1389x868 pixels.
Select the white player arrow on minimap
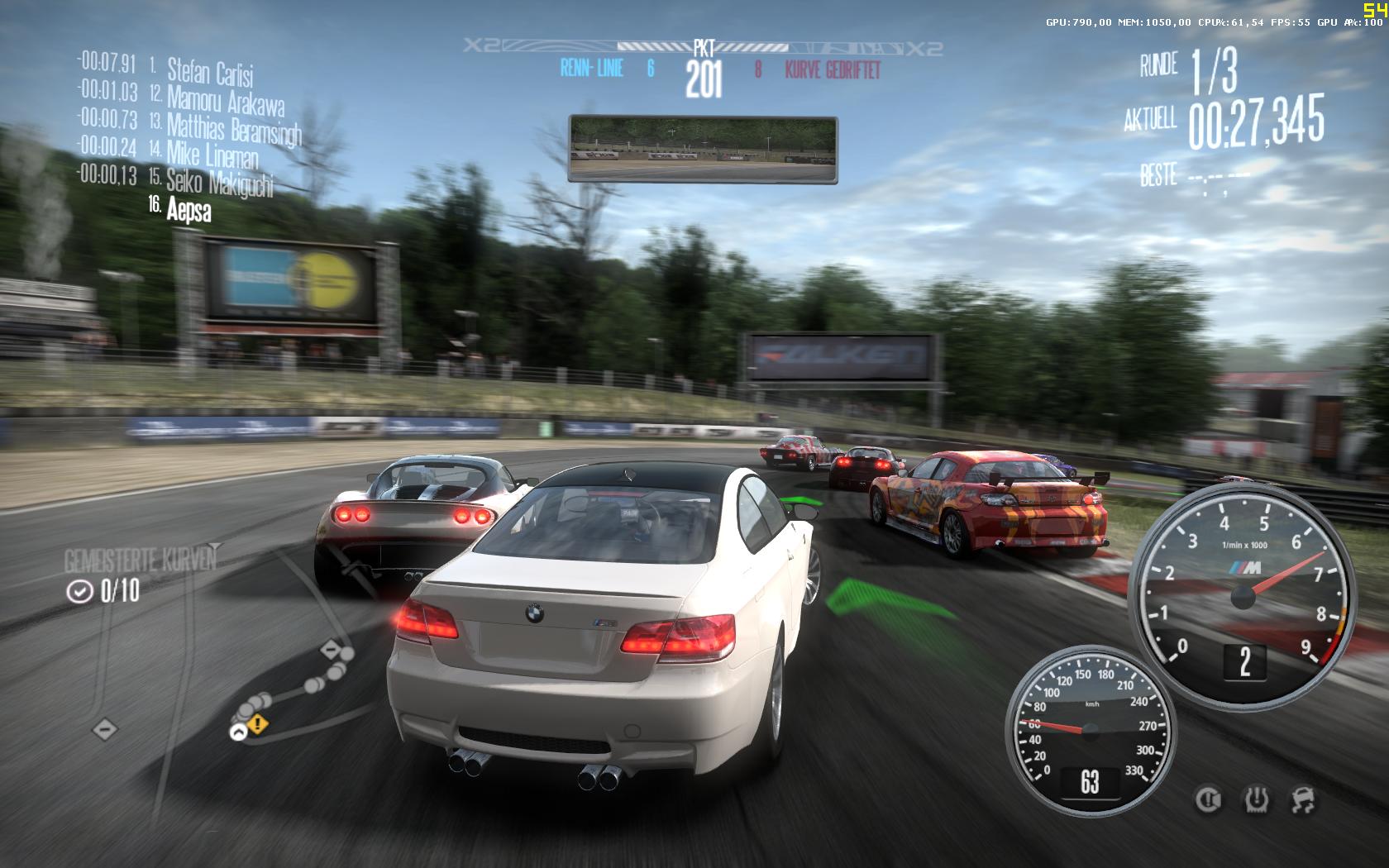(238, 732)
